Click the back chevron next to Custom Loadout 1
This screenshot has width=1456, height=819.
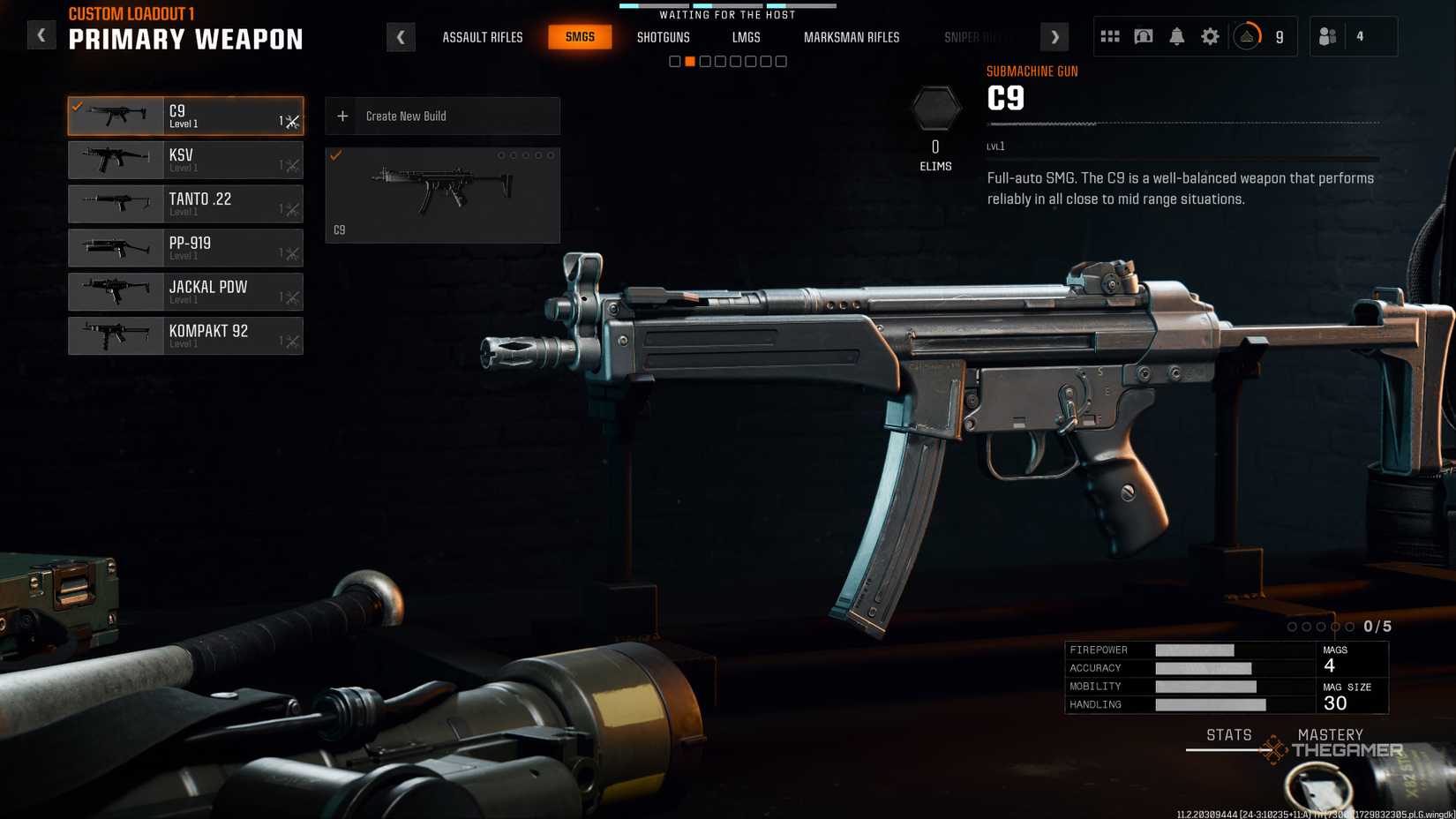click(x=41, y=34)
